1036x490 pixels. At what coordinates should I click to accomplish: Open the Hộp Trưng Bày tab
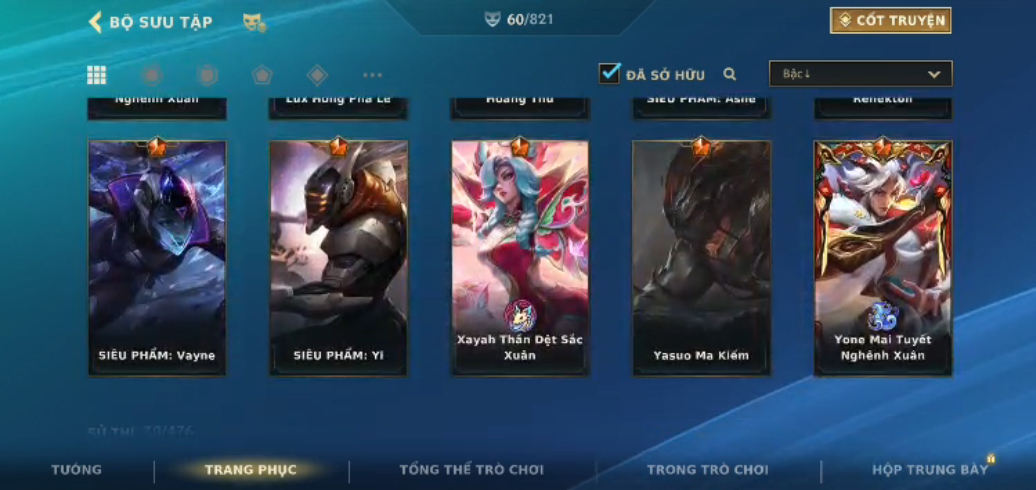tap(929, 470)
